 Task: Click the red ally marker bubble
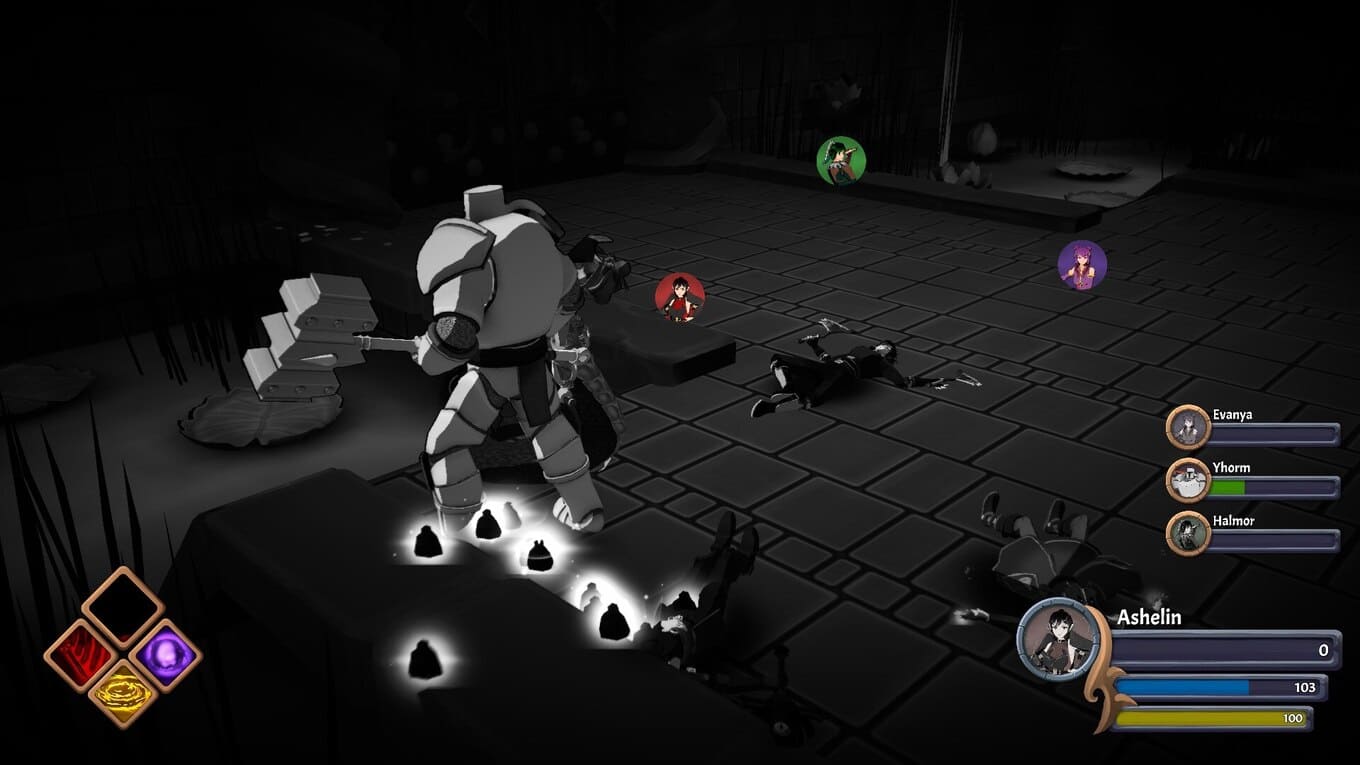point(680,298)
